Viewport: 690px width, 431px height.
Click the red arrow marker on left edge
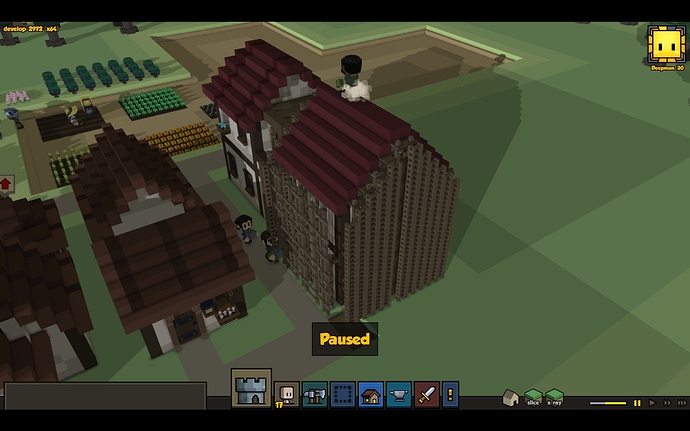[x=6, y=184]
